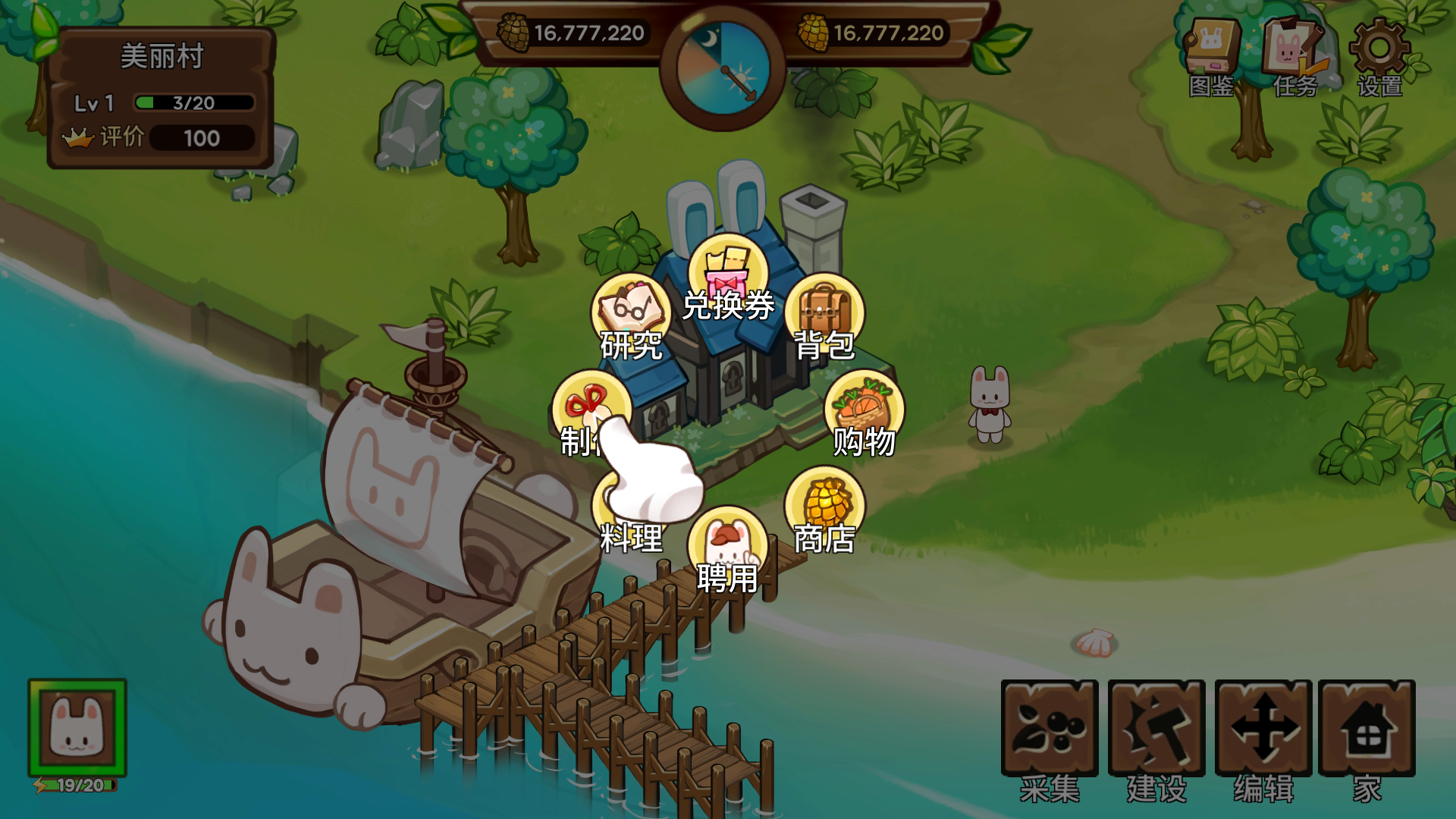Open the 背包 backpack inventory
This screenshot has width=1456, height=819.
tap(824, 315)
